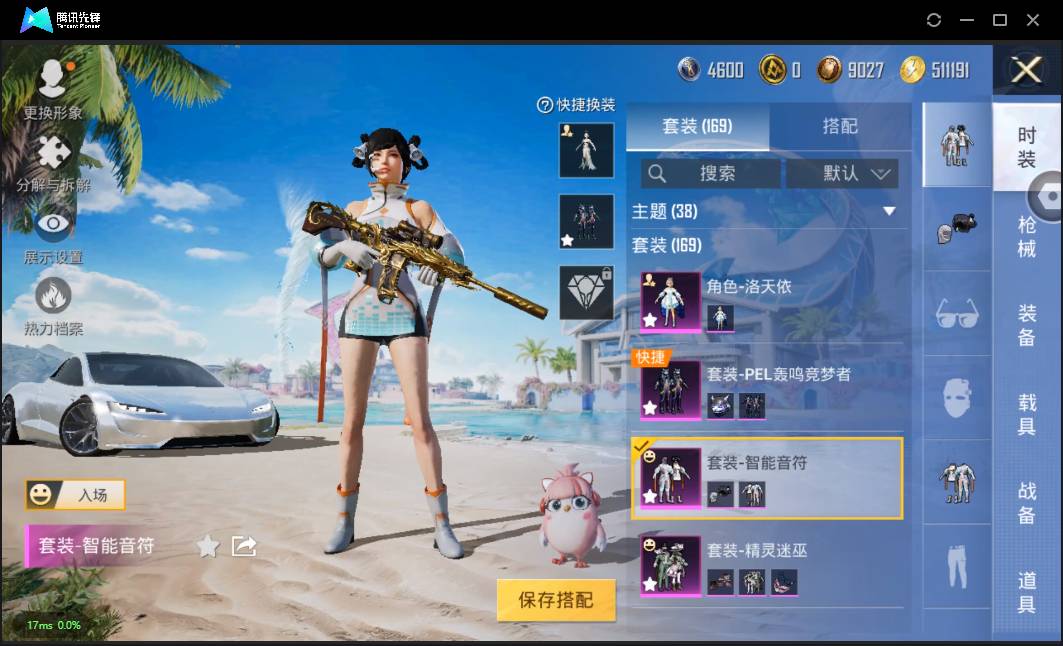Image resolution: width=1063 pixels, height=646 pixels.
Task: Close the wardrobe with the X button
Action: pyautogui.click(x=1026, y=69)
